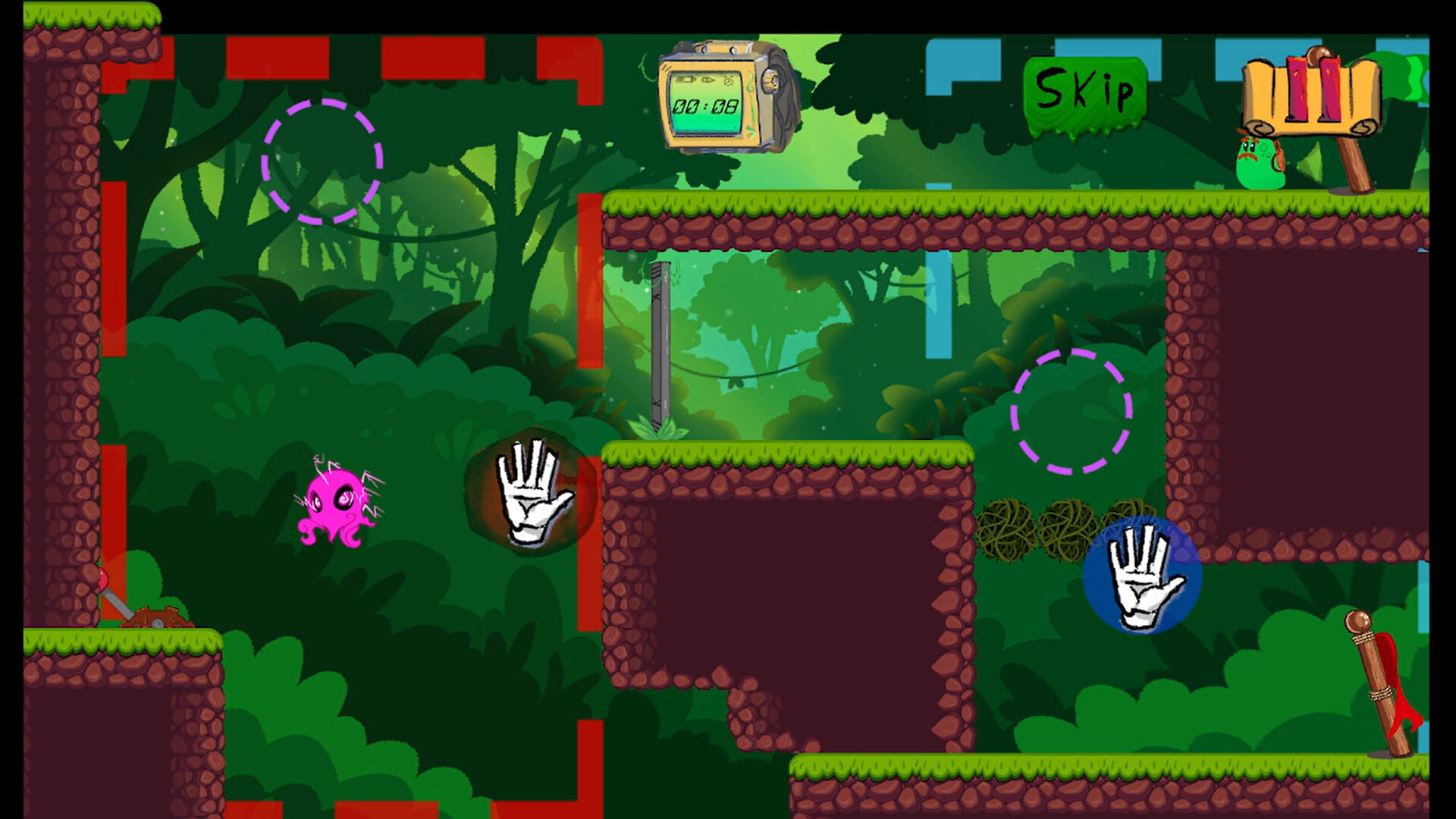This screenshot has height=819, width=1456.
Task: Click the pink octopus enemy
Action: click(334, 508)
